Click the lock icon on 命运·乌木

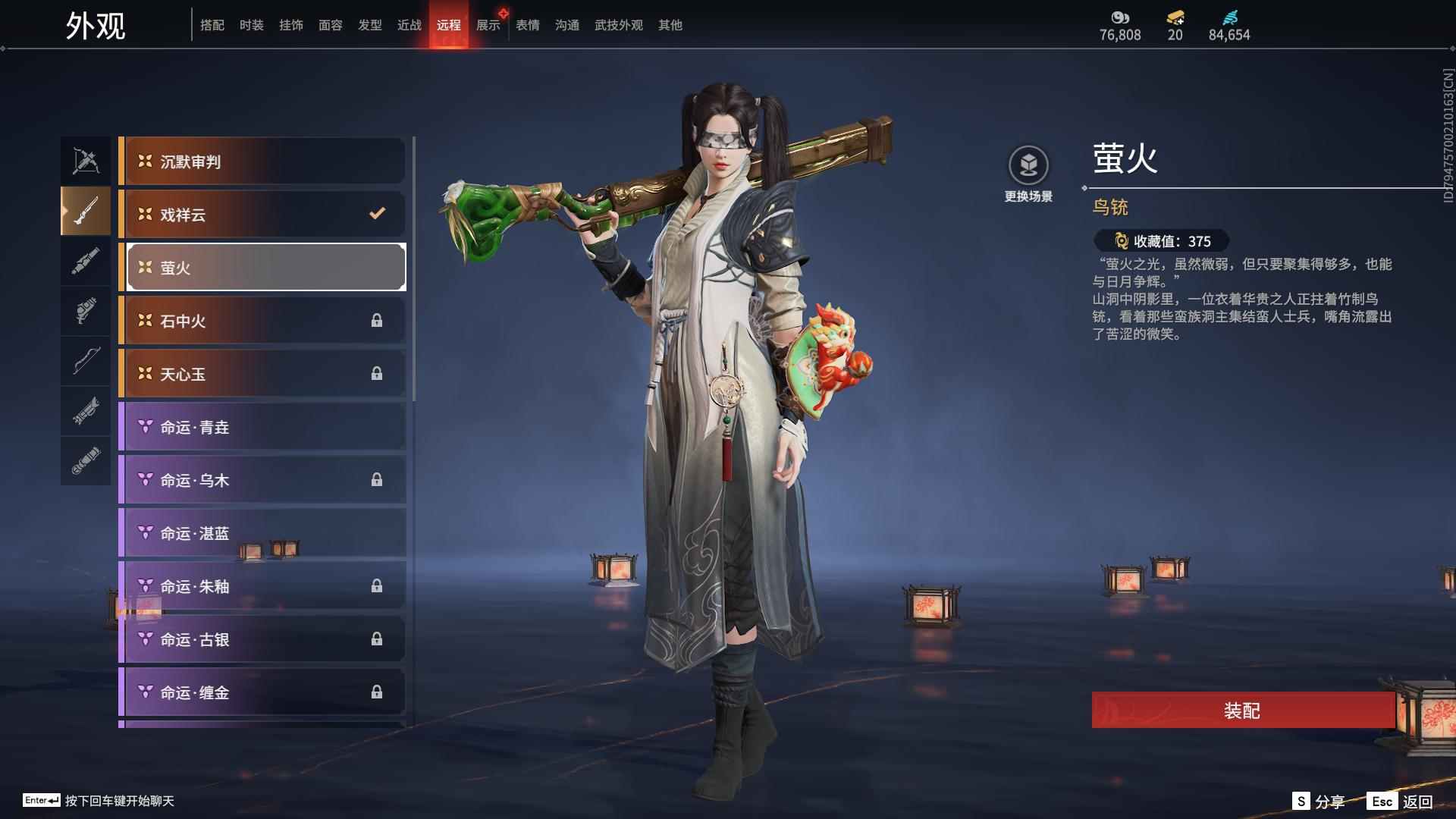point(377,479)
